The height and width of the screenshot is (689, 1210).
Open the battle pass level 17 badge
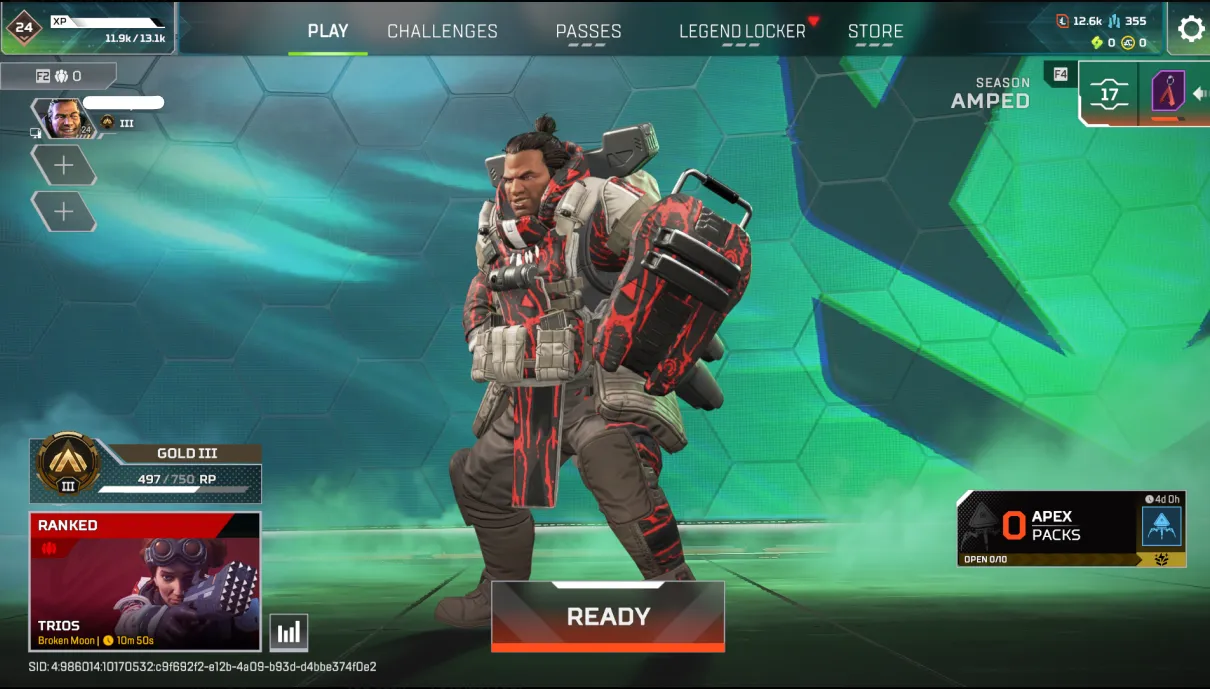(1109, 96)
